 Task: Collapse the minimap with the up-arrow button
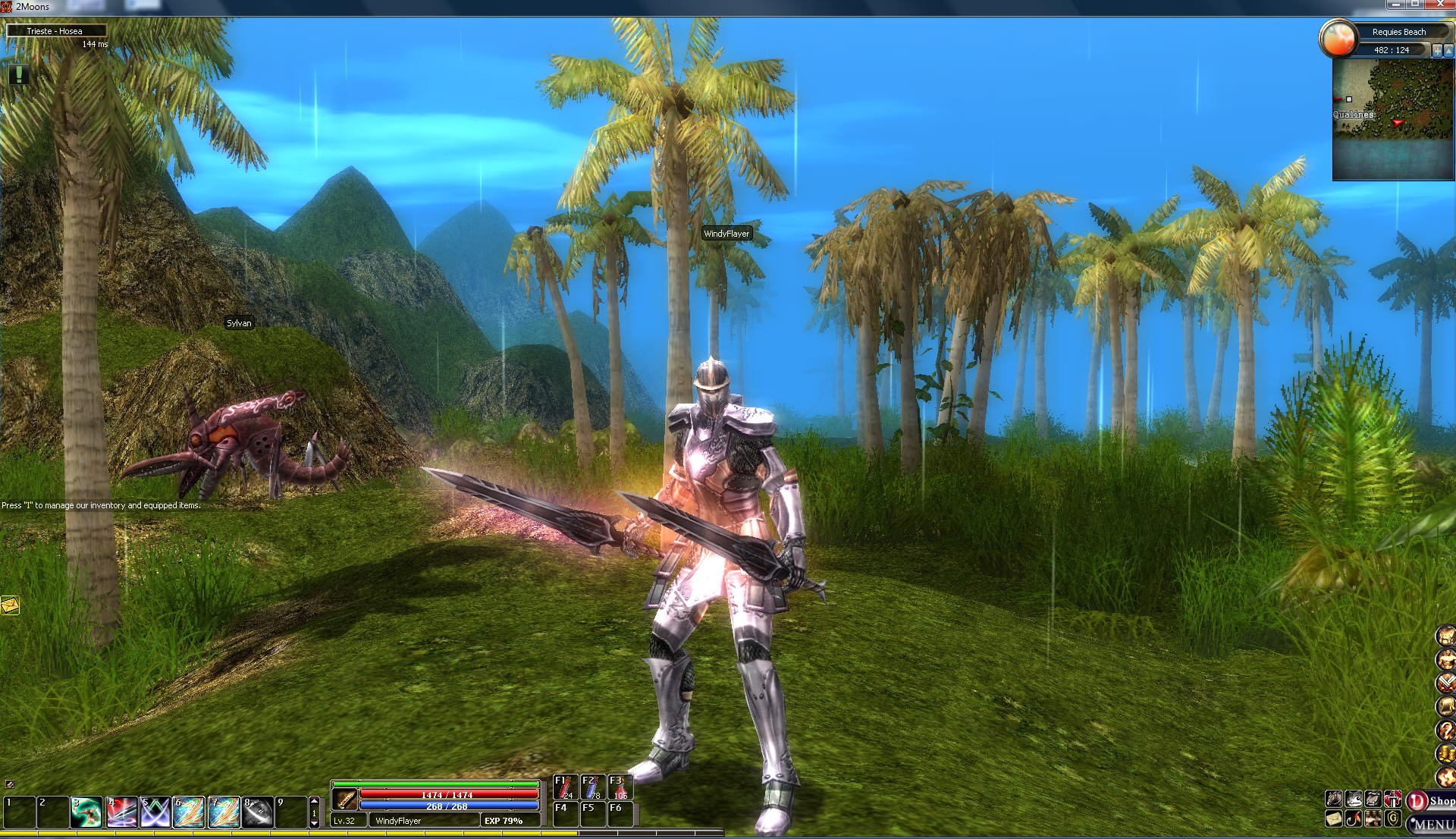[1449, 50]
